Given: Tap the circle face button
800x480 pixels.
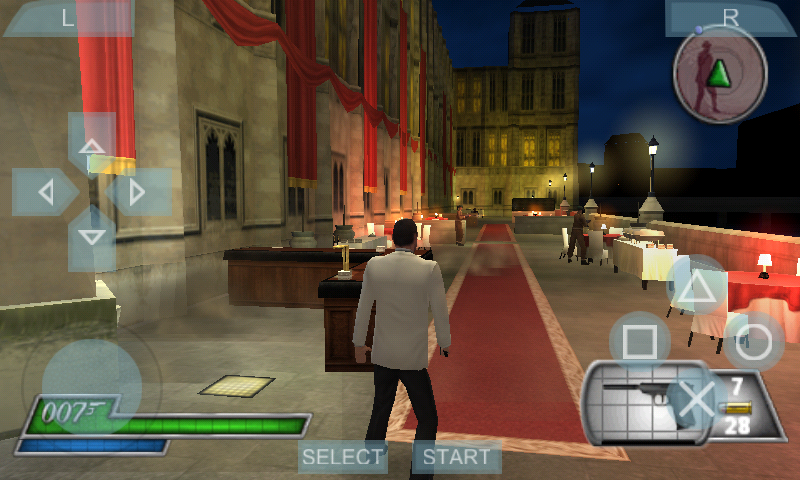Looking at the screenshot, I should pos(754,342).
